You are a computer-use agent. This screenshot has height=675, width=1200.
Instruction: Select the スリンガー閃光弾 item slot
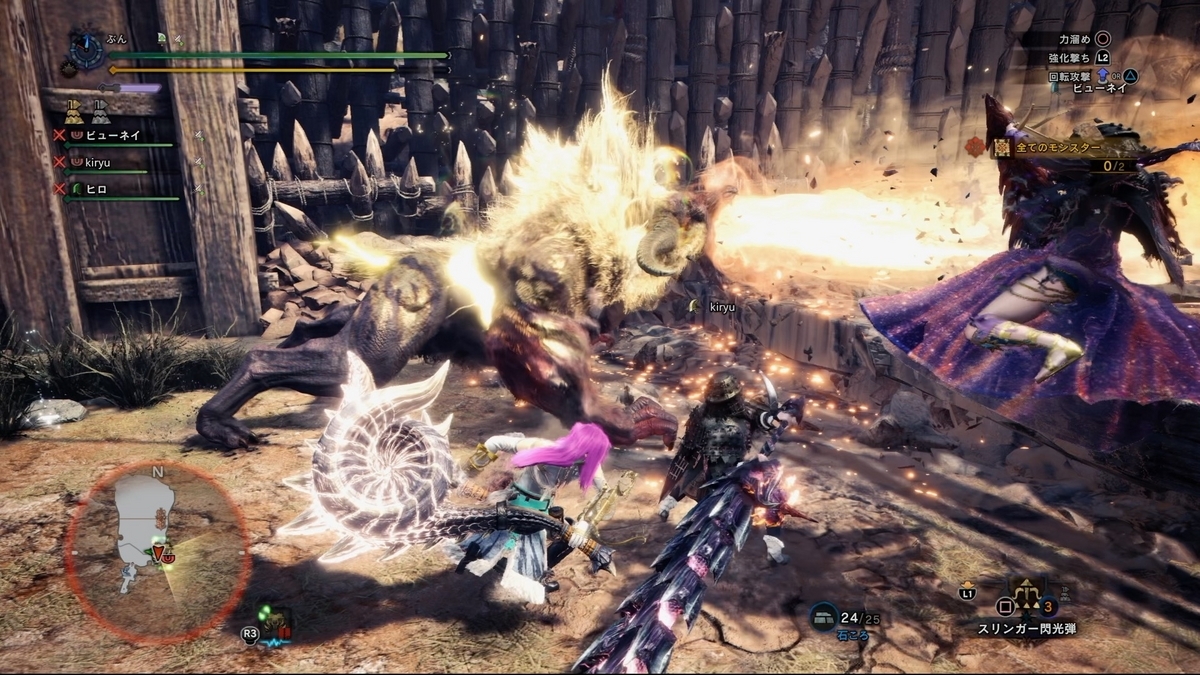(x=1027, y=604)
